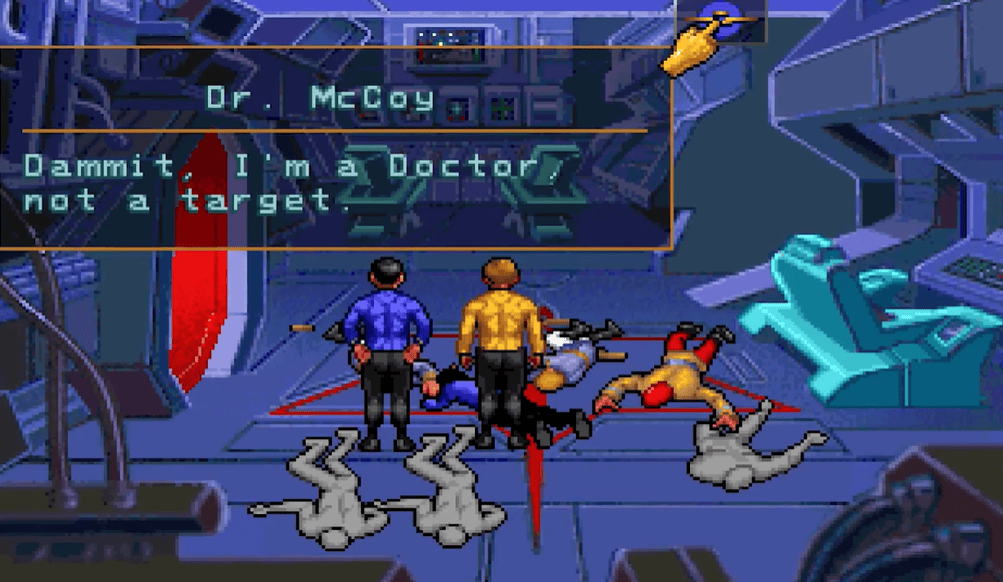
Task: Open the blue emblem icon box at top
Action: click(722, 21)
